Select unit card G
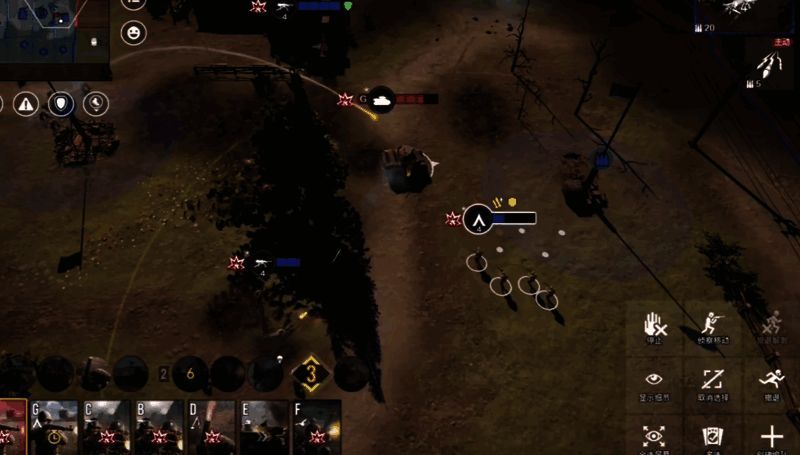800x455 pixels. click(54, 427)
